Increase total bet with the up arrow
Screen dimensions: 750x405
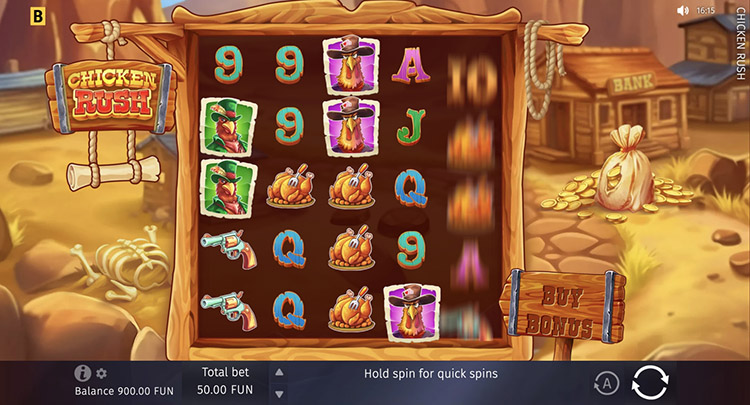[x=279, y=371]
